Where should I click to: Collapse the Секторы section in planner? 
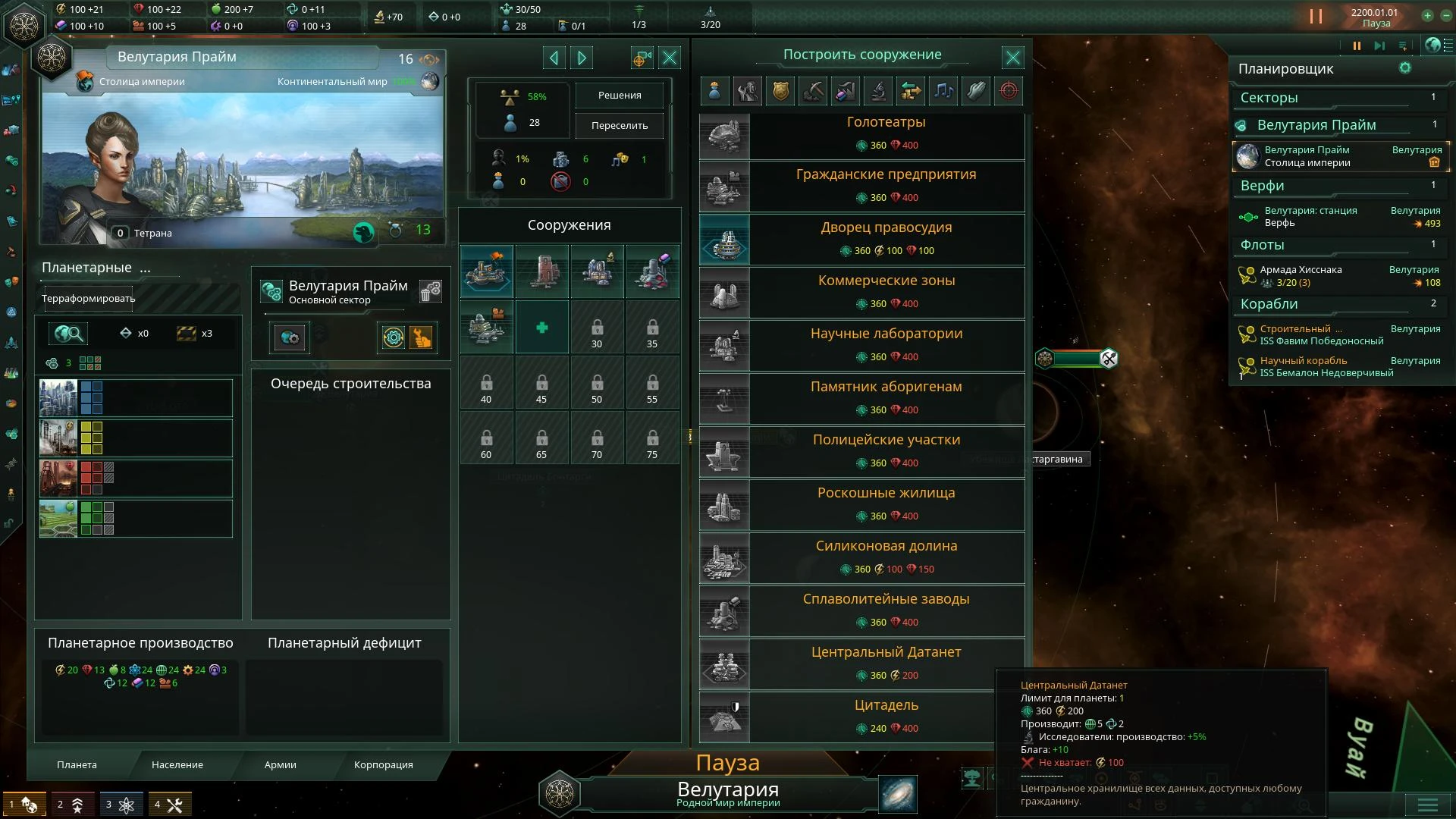click(x=1338, y=98)
